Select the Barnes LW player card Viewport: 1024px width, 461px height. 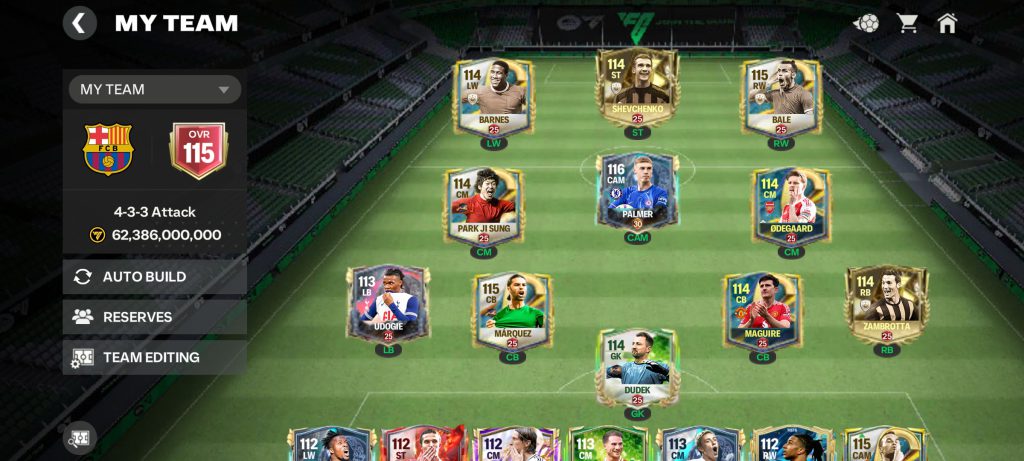(493, 97)
